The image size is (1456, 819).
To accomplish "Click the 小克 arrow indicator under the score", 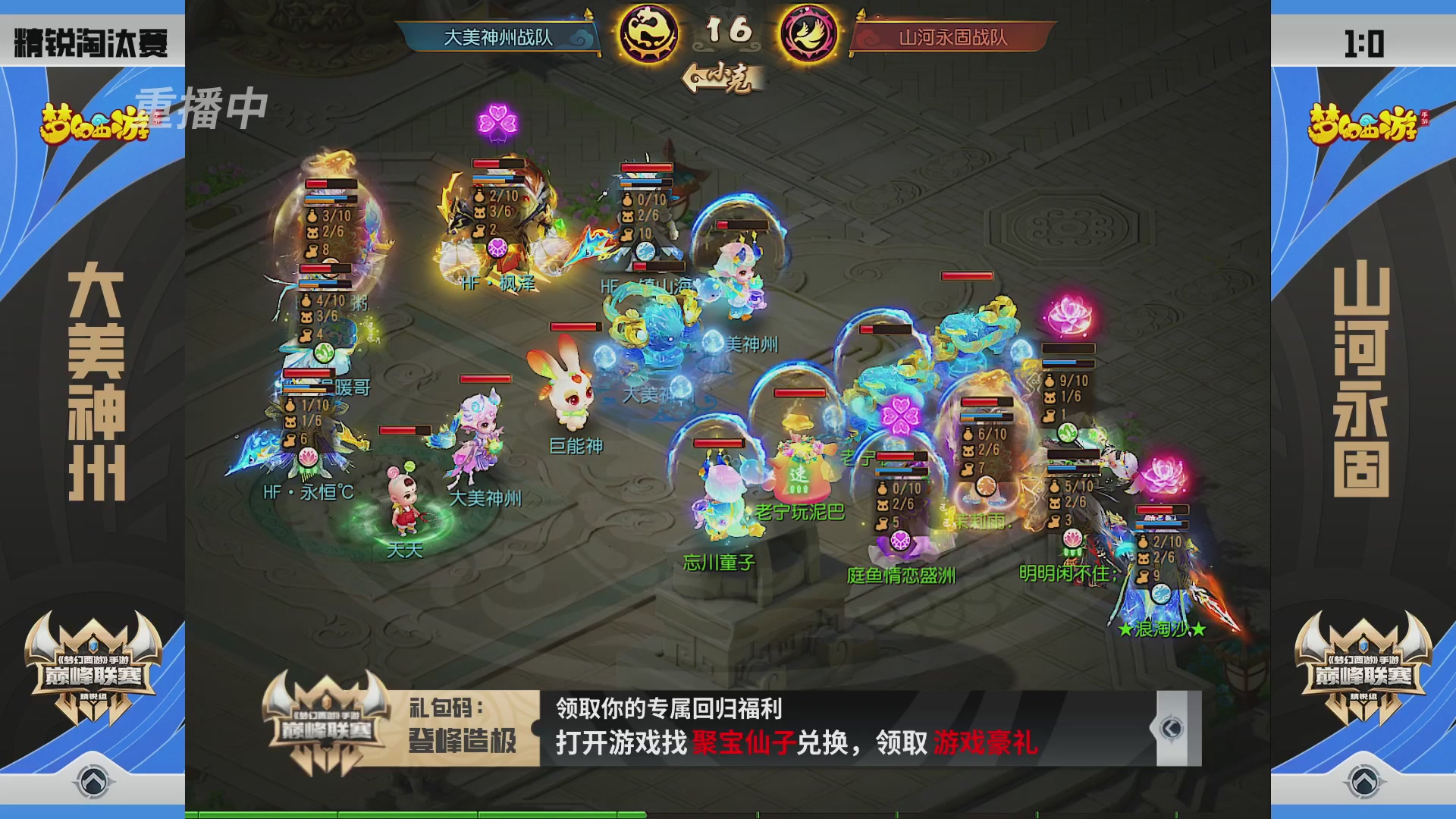I will [x=718, y=77].
